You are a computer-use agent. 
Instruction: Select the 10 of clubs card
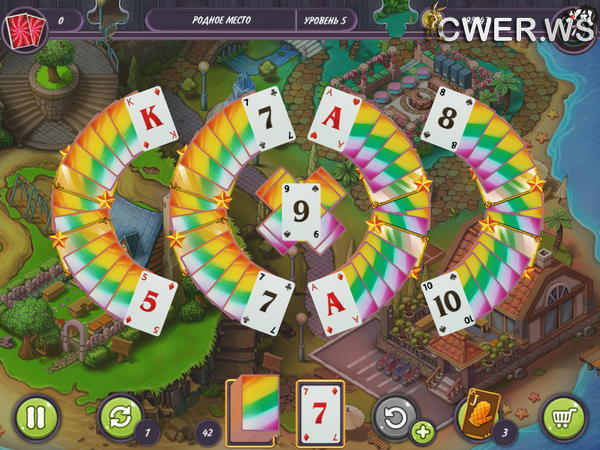click(x=447, y=298)
